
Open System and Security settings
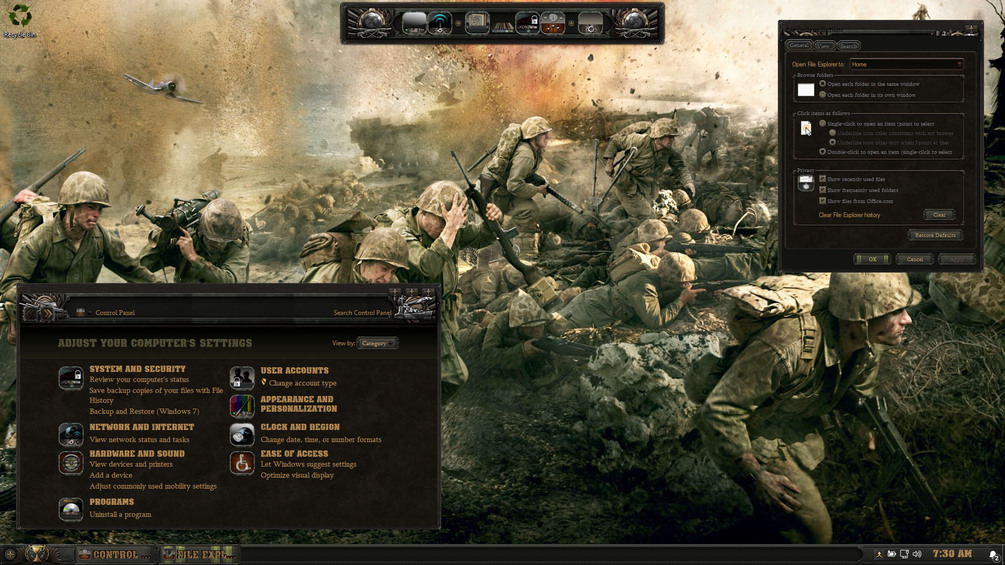pyautogui.click(x=137, y=369)
